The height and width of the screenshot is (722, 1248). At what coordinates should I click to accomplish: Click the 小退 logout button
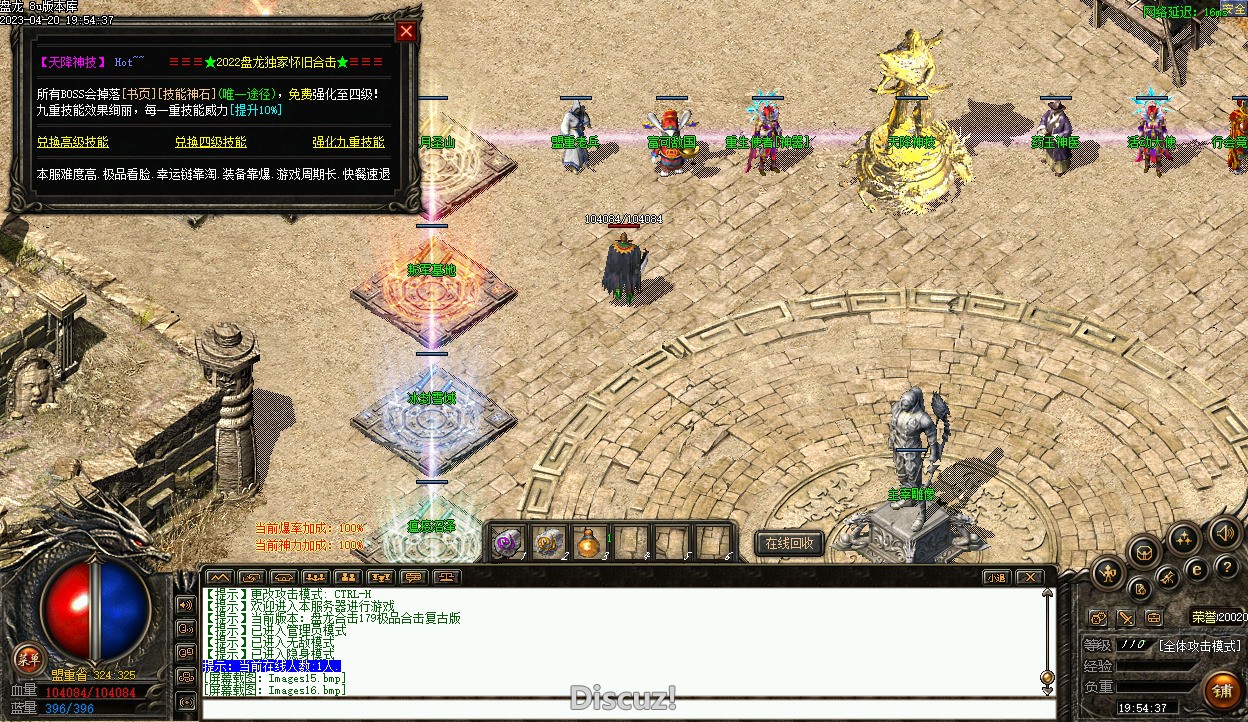pyautogui.click(x=995, y=577)
